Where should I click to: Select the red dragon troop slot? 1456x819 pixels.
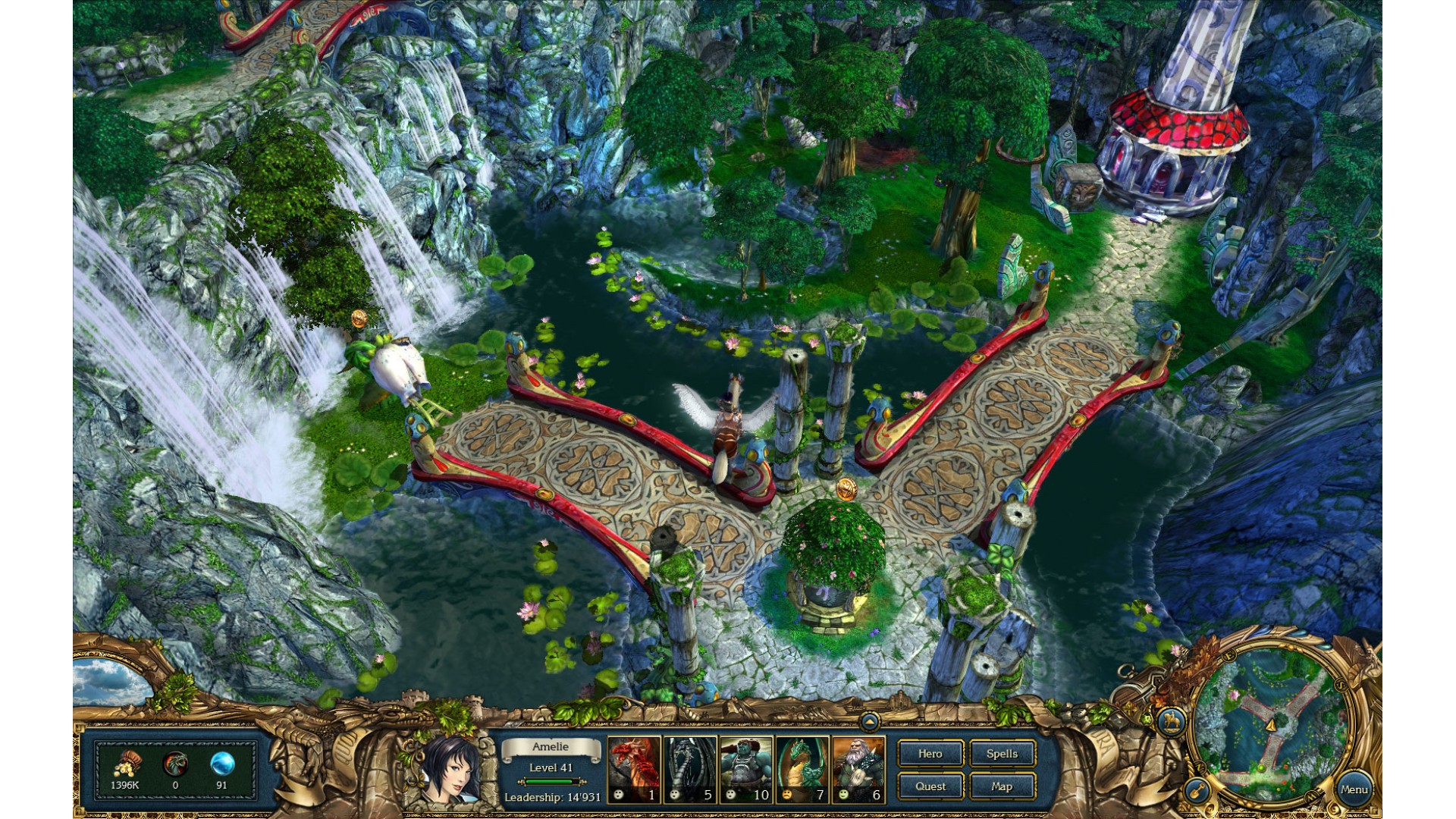point(634,769)
